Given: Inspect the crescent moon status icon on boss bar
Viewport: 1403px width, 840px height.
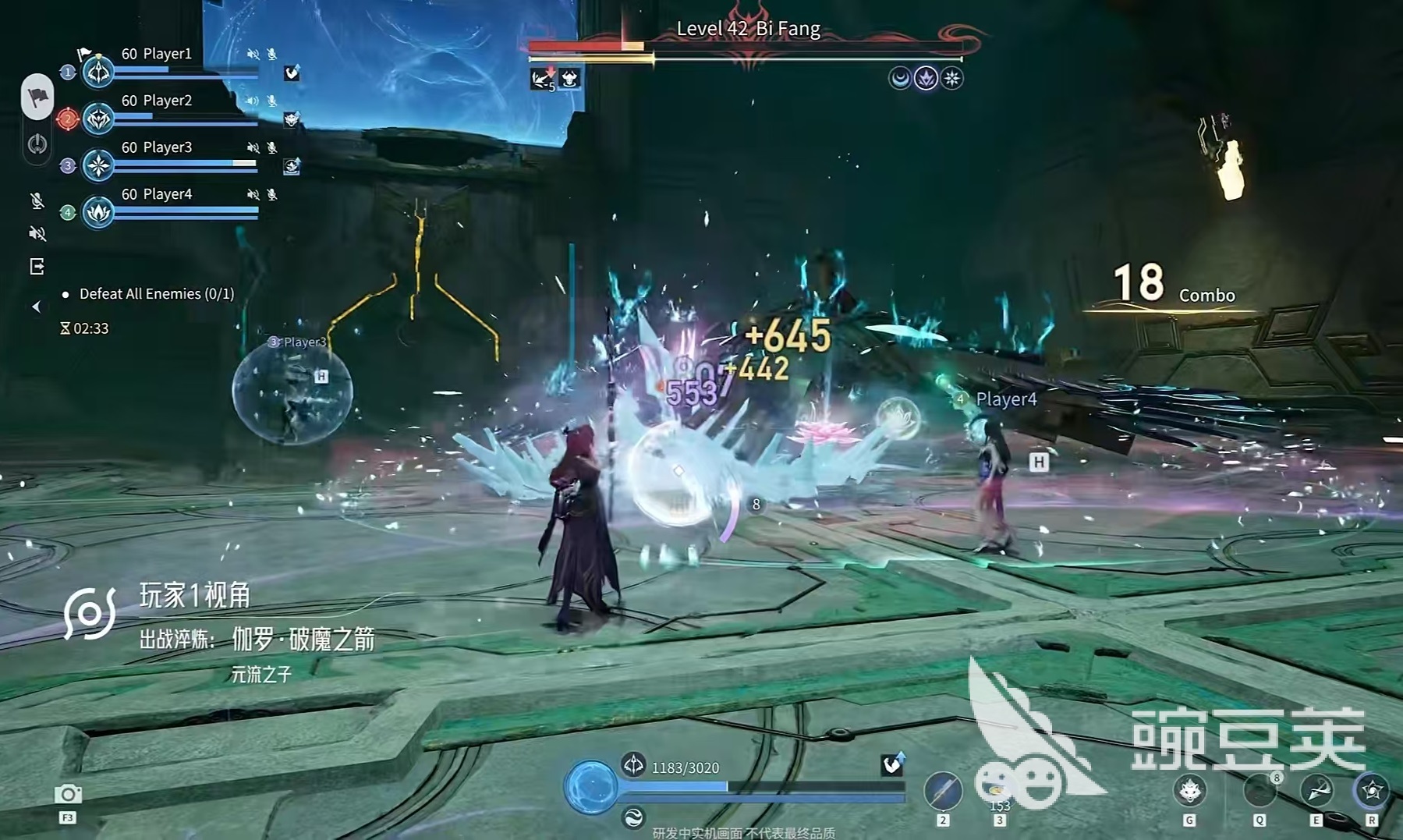Looking at the screenshot, I should (x=899, y=78).
